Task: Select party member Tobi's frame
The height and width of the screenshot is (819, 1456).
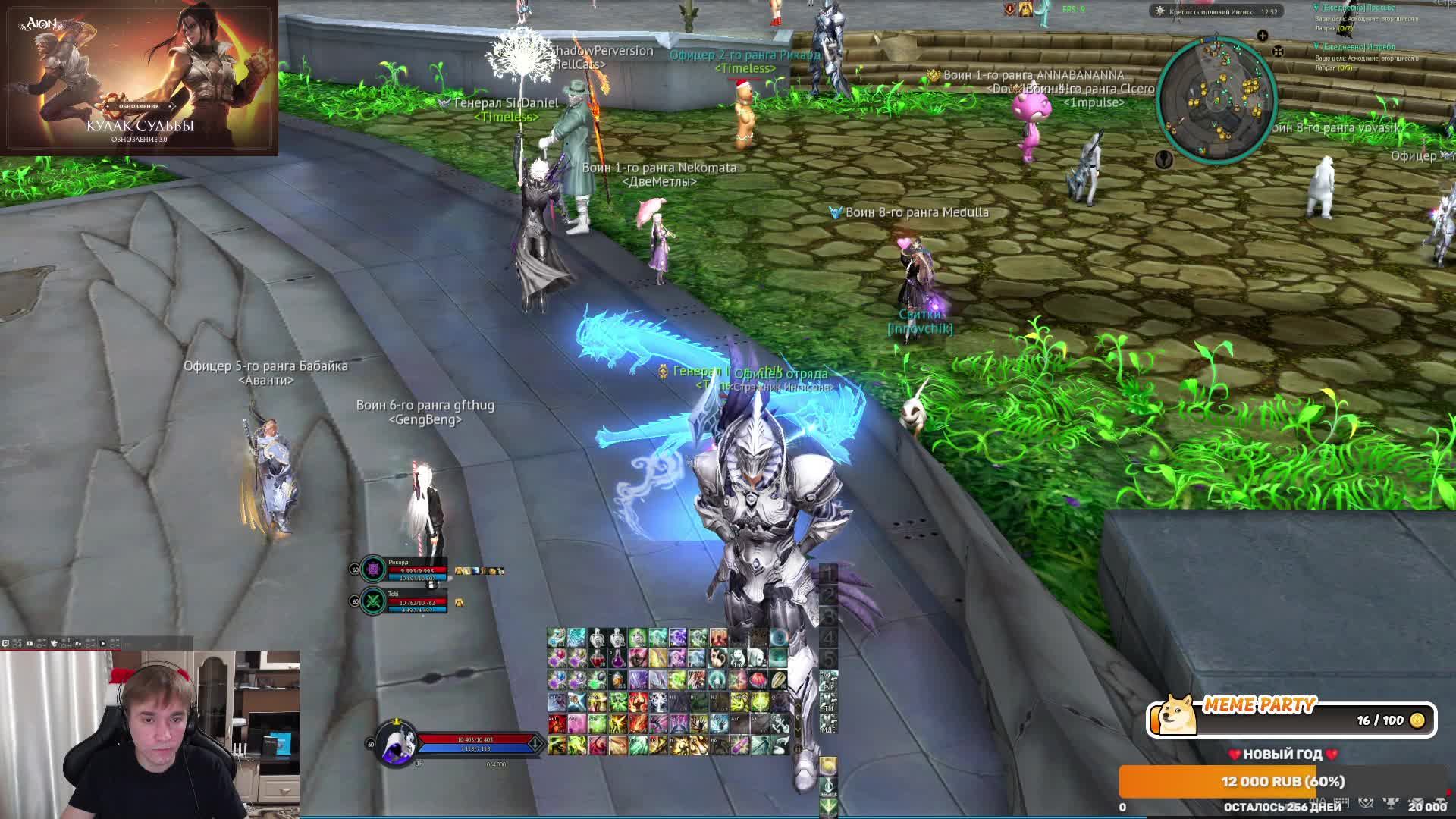Action: click(x=402, y=601)
